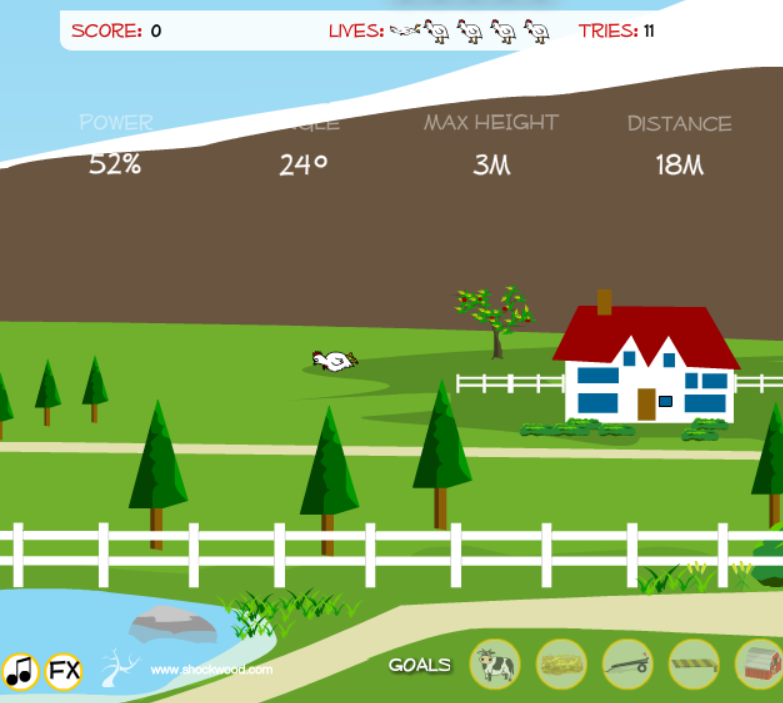This screenshot has height=703, width=783.
Task: Click the white tree logo icon
Action: pyautogui.click(x=119, y=665)
